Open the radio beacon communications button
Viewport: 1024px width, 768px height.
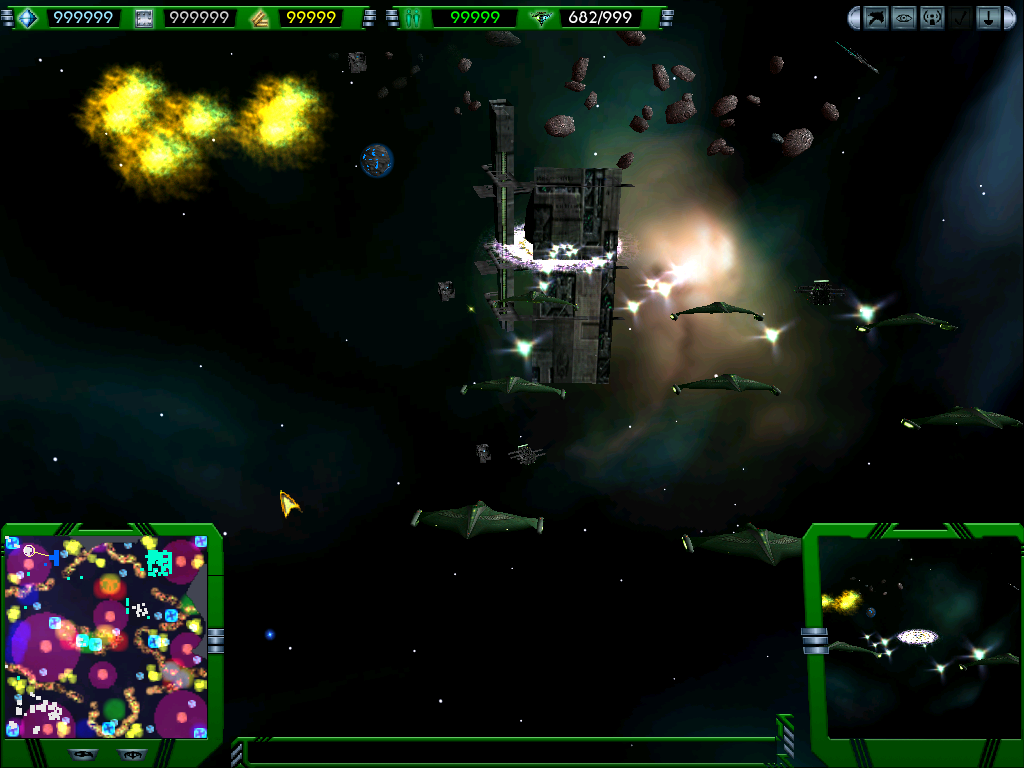[x=932, y=17]
